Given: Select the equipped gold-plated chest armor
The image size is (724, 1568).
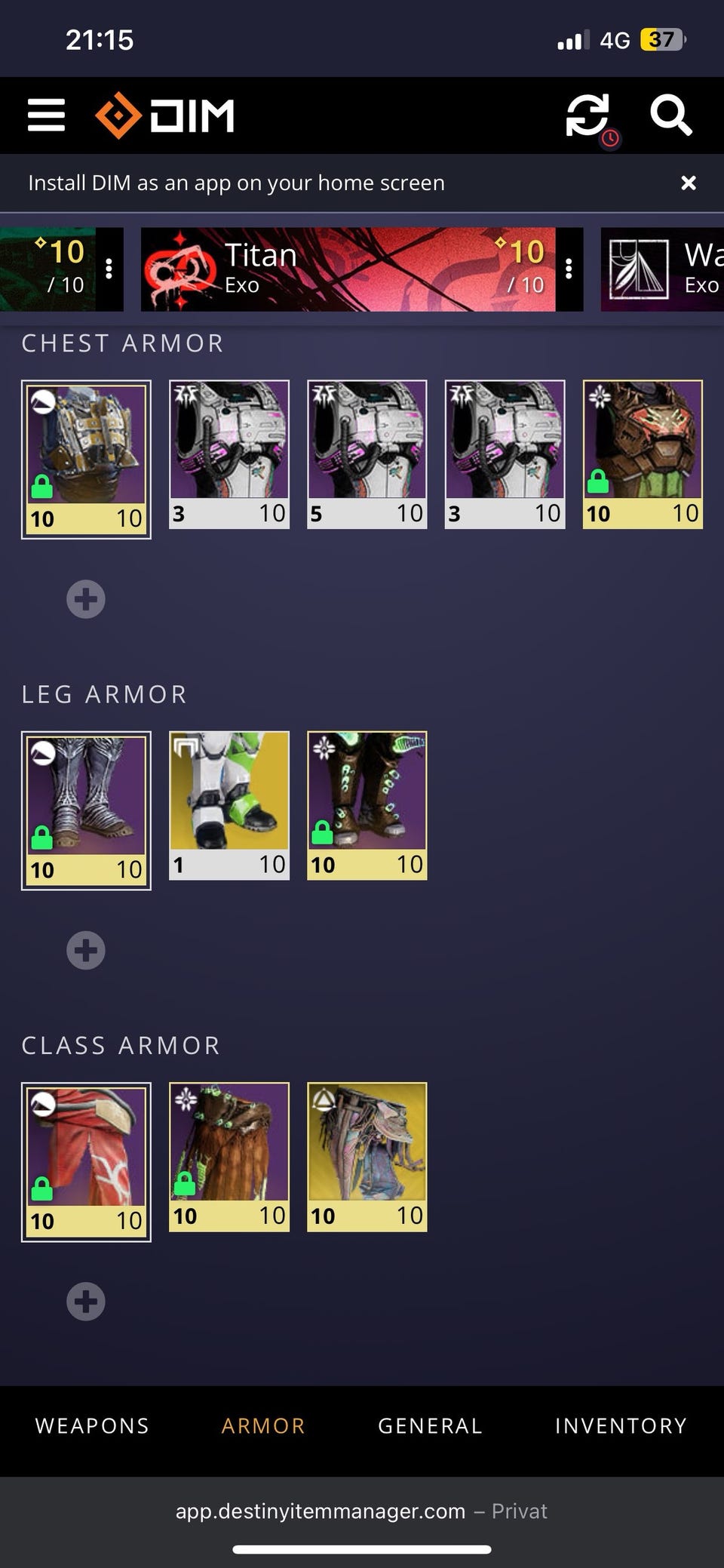Looking at the screenshot, I should coord(86,459).
